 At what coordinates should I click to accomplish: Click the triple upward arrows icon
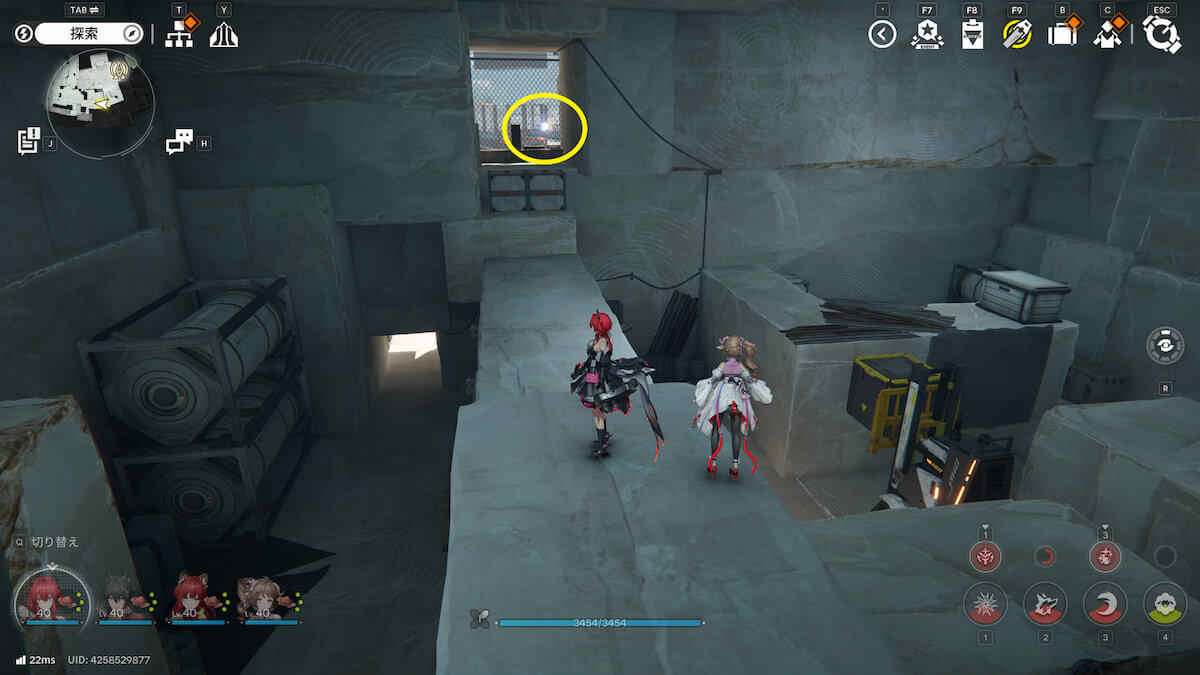[223, 35]
